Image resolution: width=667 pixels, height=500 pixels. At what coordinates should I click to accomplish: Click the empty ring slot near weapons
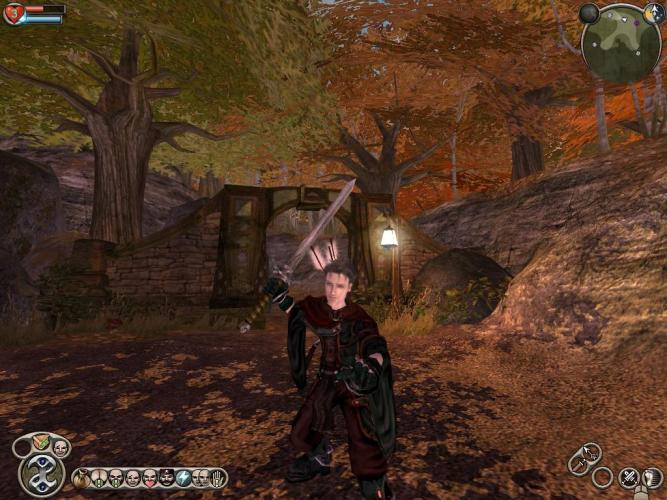pyautogui.click(x=602, y=477)
